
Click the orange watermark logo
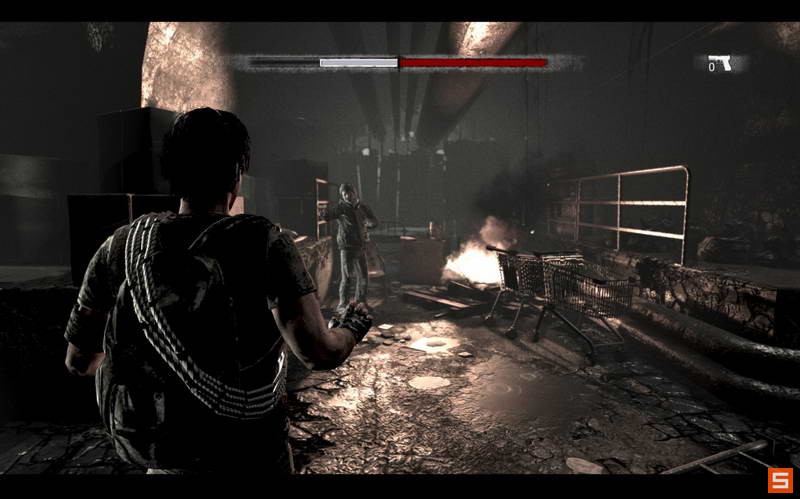pyautogui.click(x=779, y=480)
